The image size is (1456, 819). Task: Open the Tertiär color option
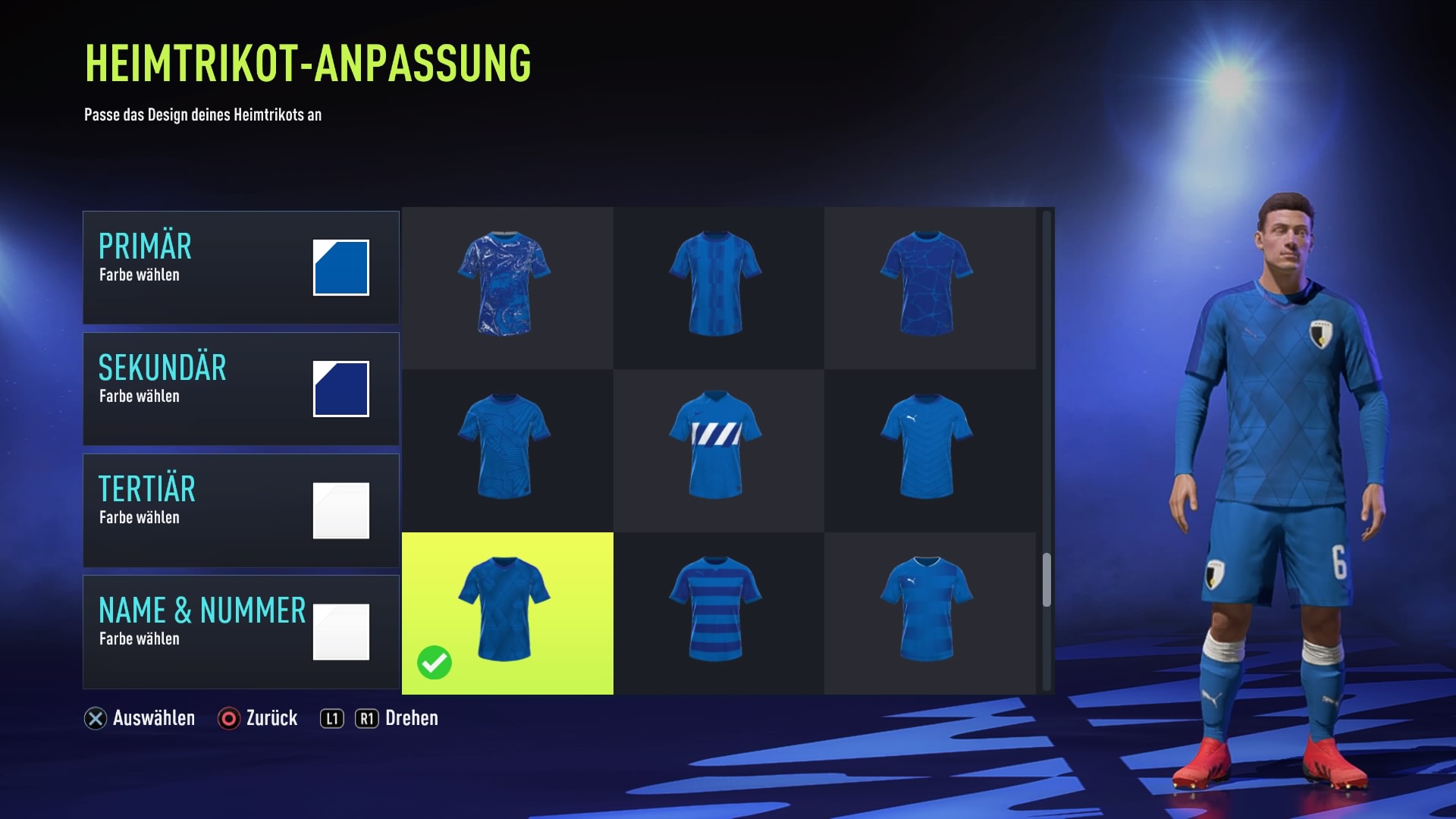coord(240,510)
